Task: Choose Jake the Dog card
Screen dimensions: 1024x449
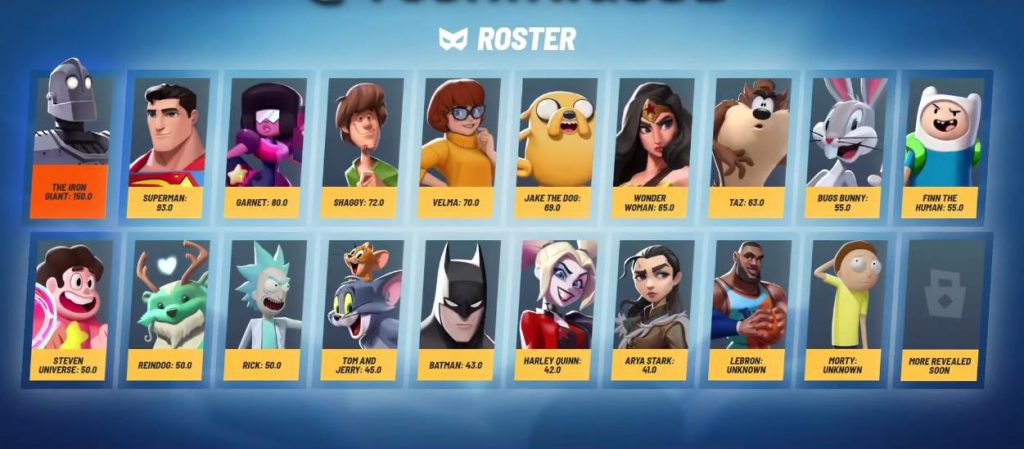Action: (x=555, y=146)
